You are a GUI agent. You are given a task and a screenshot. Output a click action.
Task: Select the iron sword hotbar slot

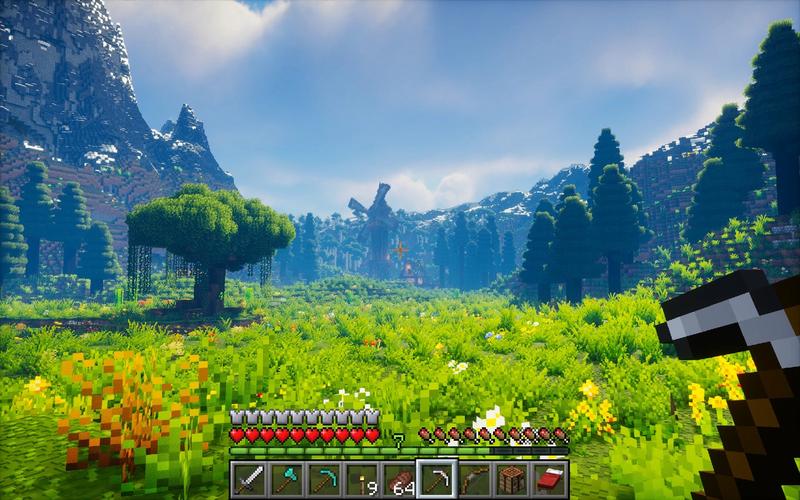(249, 479)
